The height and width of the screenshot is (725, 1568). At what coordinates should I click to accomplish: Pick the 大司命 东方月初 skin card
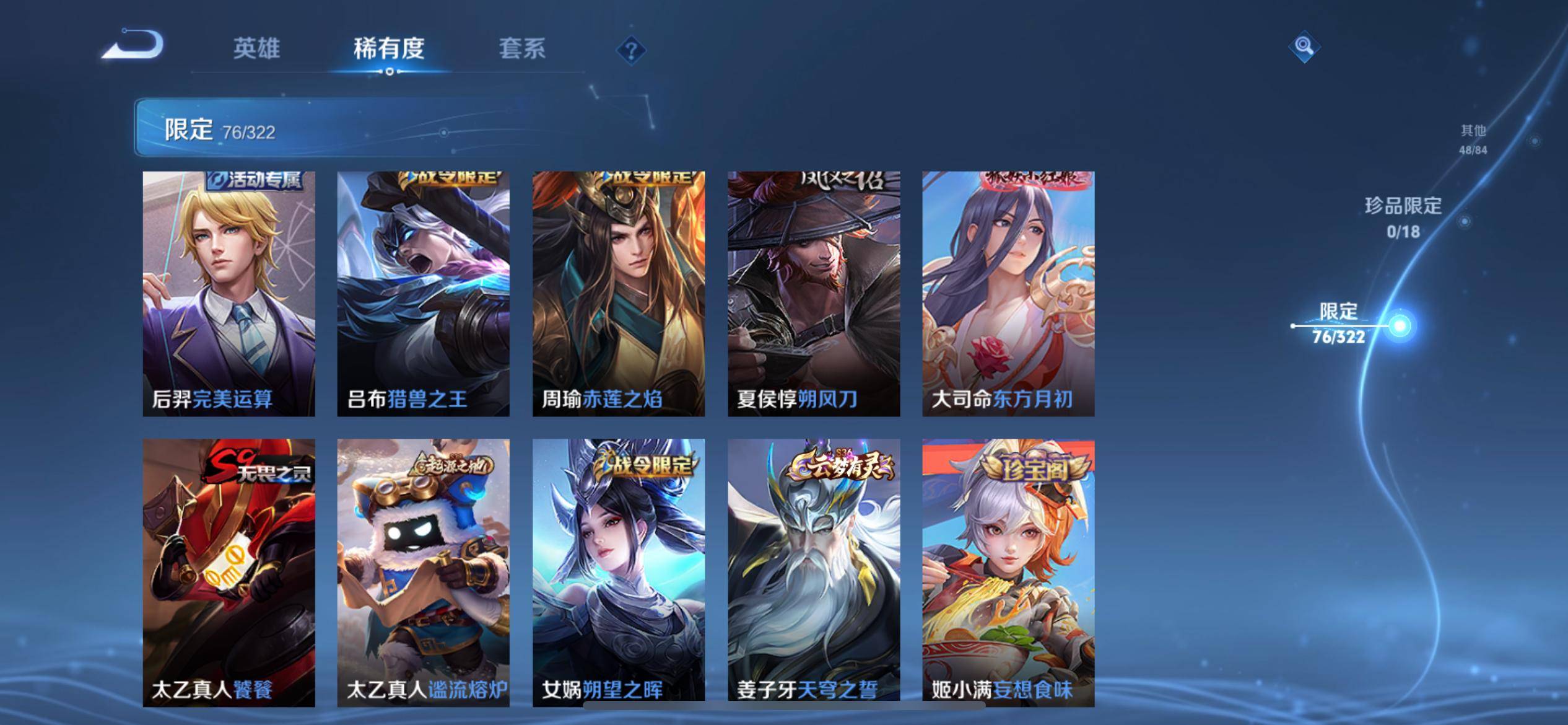click(x=1008, y=294)
